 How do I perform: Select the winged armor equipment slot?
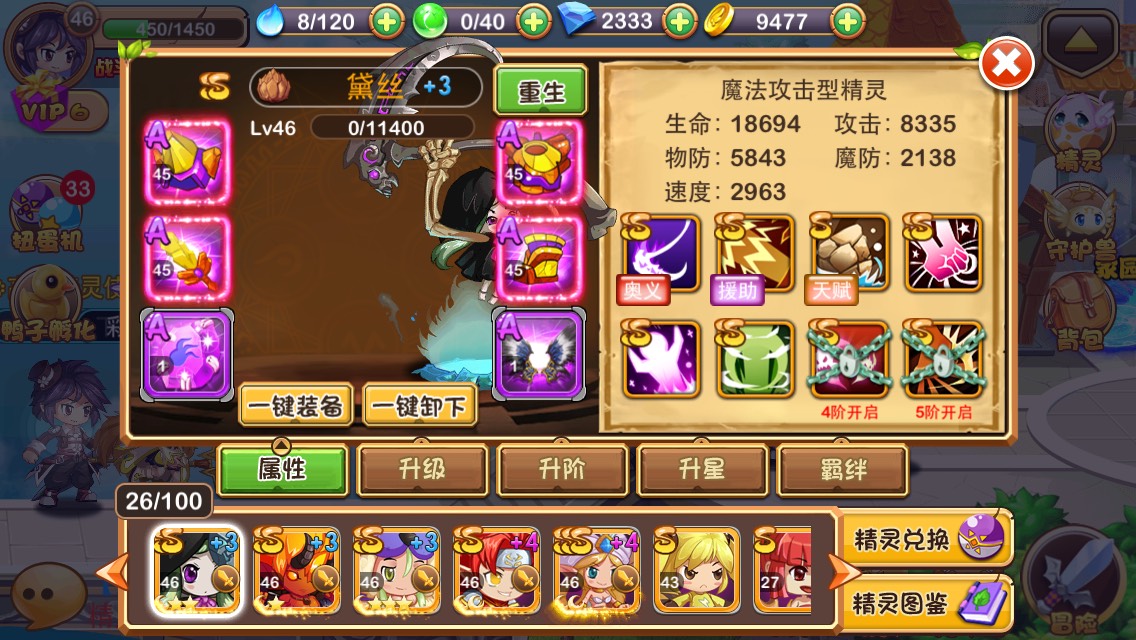[x=538, y=353]
